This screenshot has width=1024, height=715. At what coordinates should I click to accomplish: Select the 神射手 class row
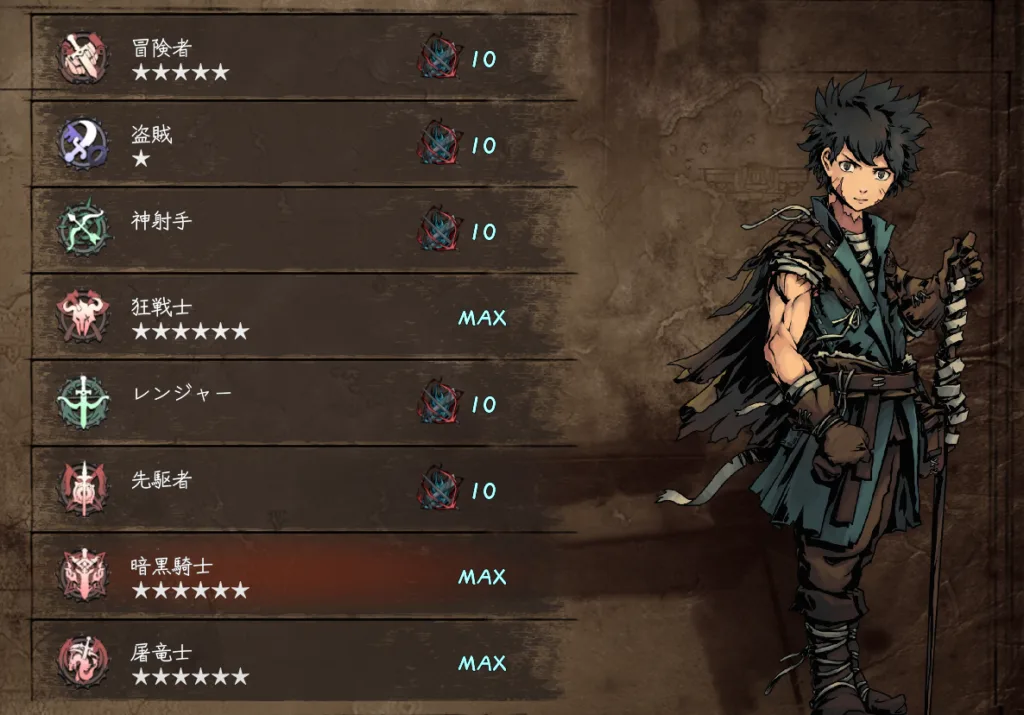[300, 230]
